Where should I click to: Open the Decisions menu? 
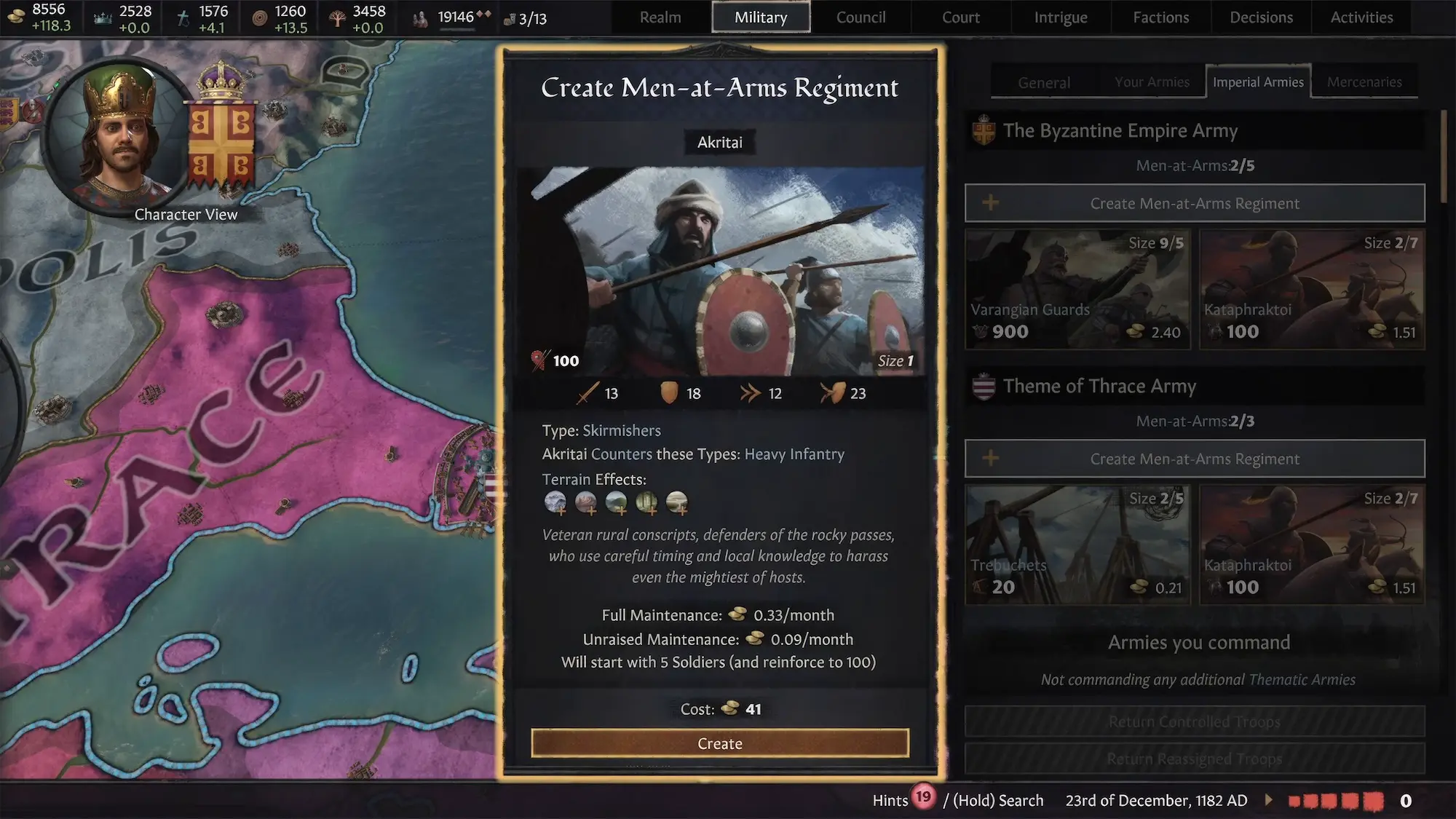1261,17
